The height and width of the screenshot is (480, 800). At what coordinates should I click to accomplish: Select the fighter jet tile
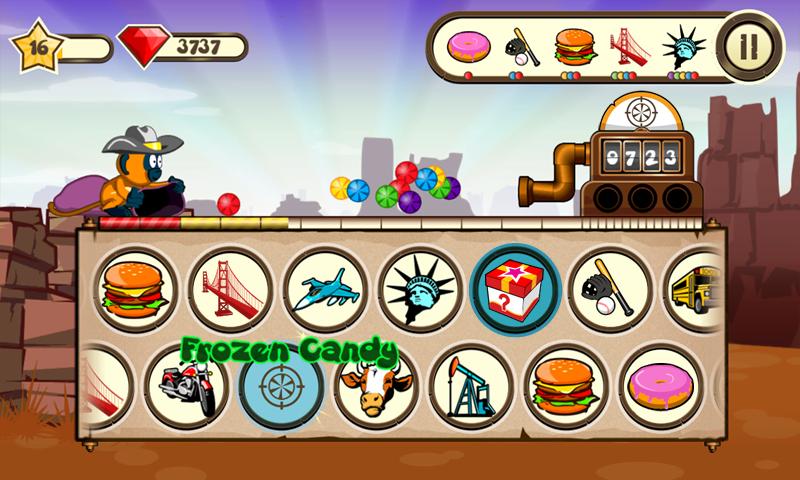click(x=325, y=290)
